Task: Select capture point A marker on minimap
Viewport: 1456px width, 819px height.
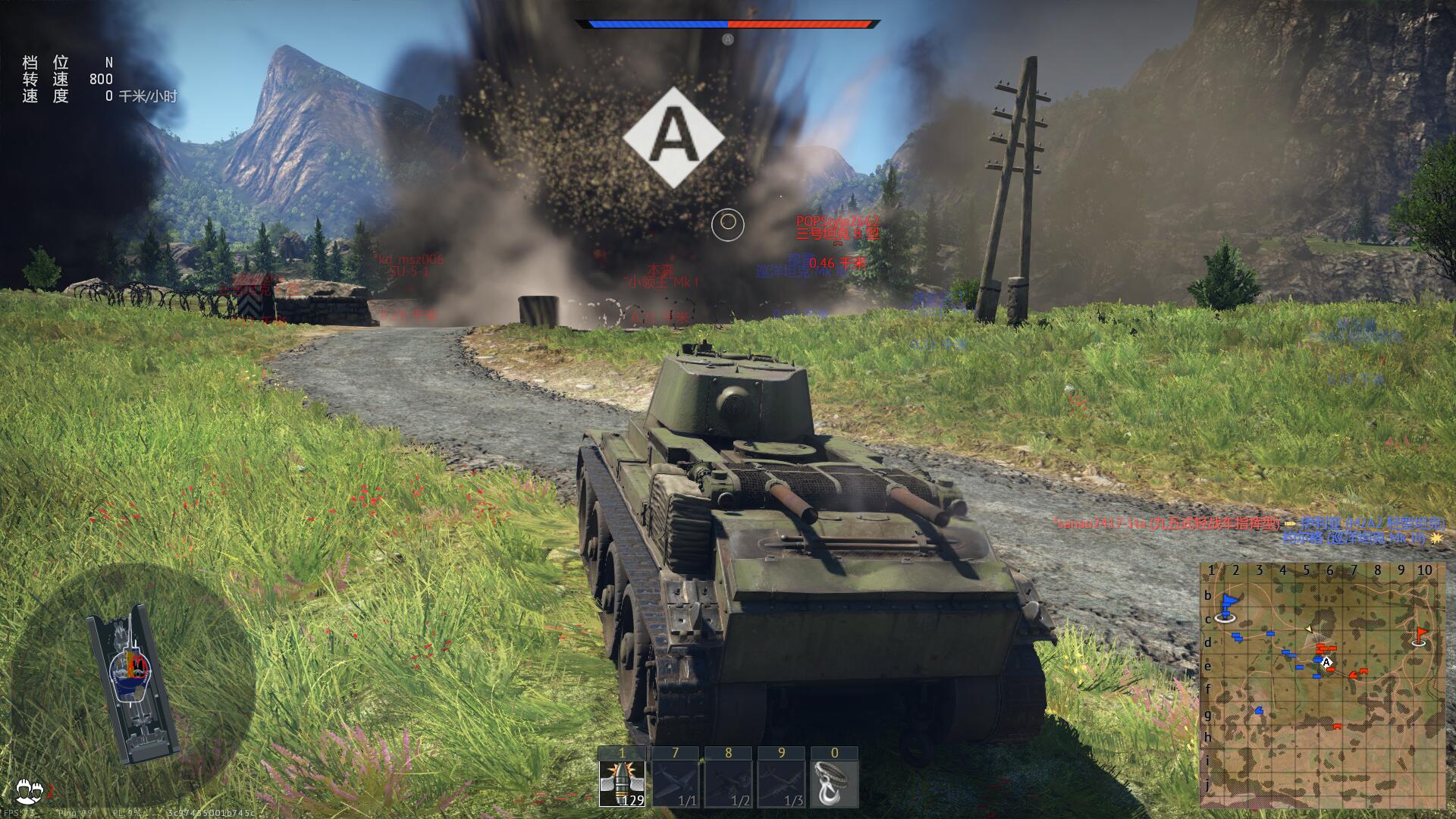Action: tap(1326, 662)
